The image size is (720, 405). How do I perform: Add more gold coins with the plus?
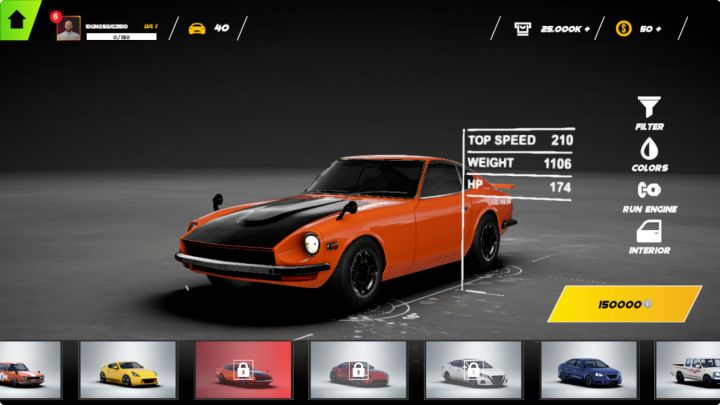pyautogui.click(x=658, y=29)
